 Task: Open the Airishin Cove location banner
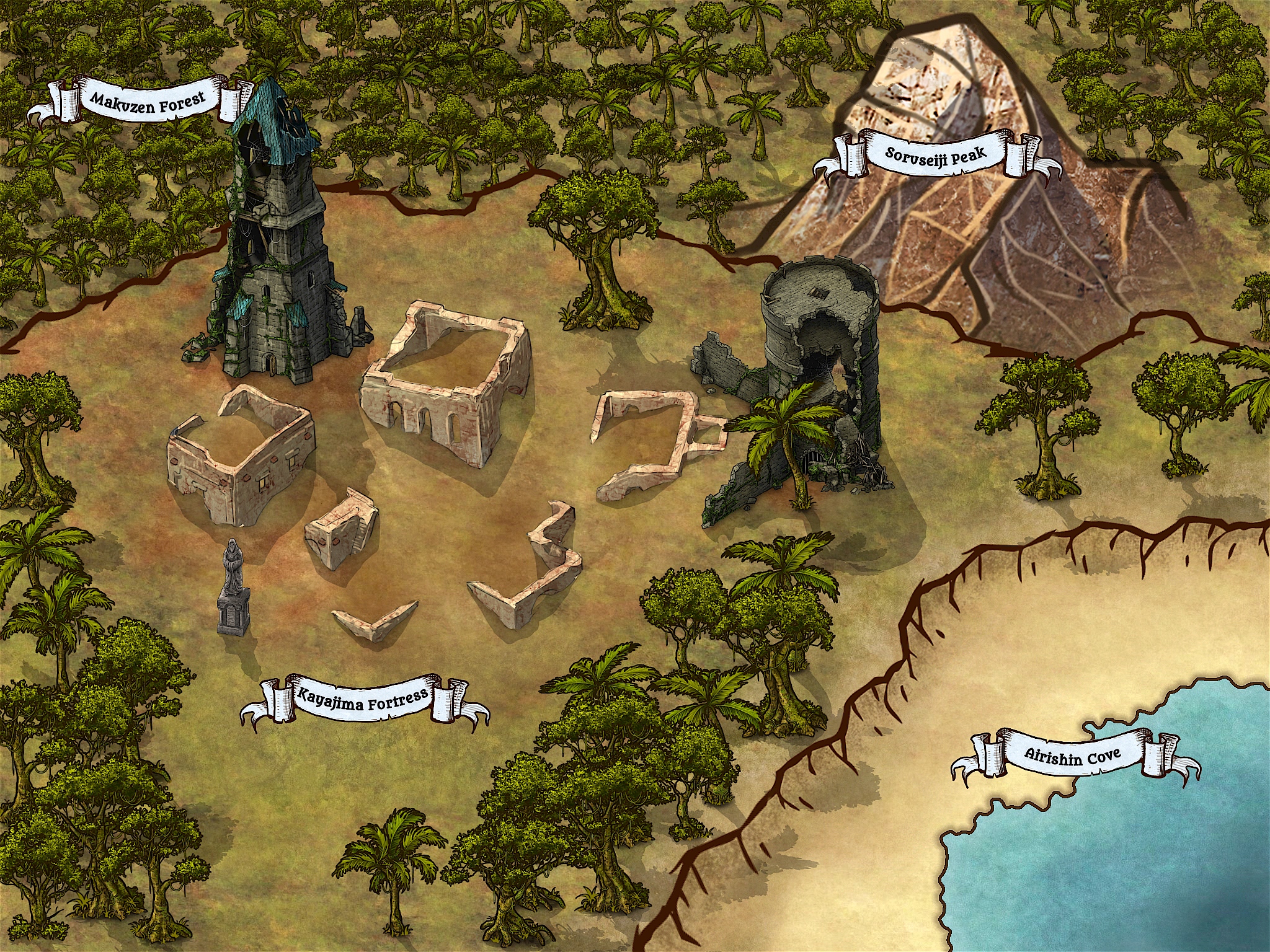click(1072, 756)
